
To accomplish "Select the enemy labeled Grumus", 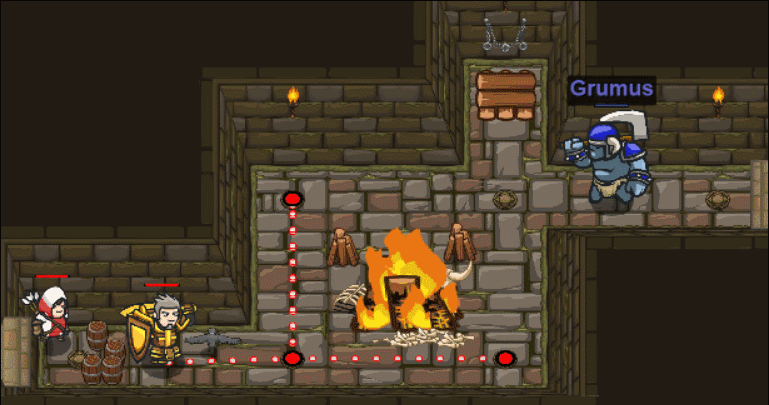I will [x=608, y=160].
